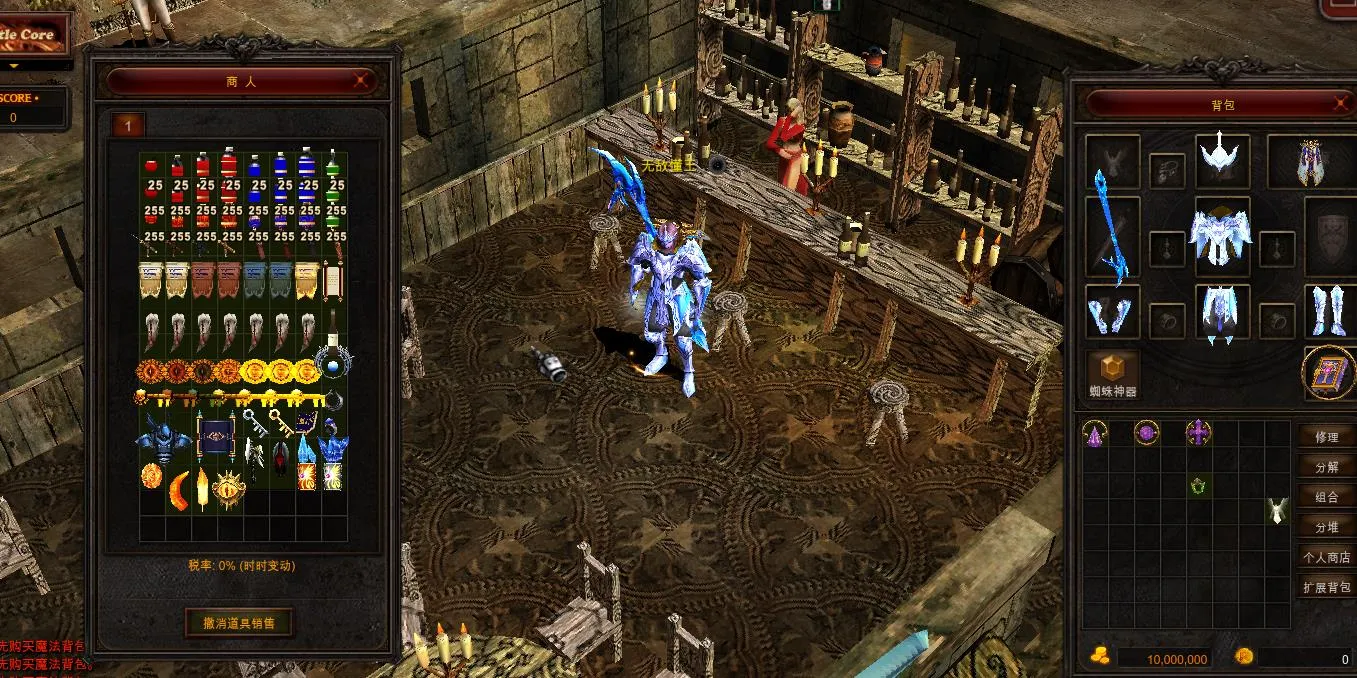Image resolution: width=1357 pixels, height=678 pixels.
Task: Choose the disassemble (分解) button
Action: pos(1326,467)
